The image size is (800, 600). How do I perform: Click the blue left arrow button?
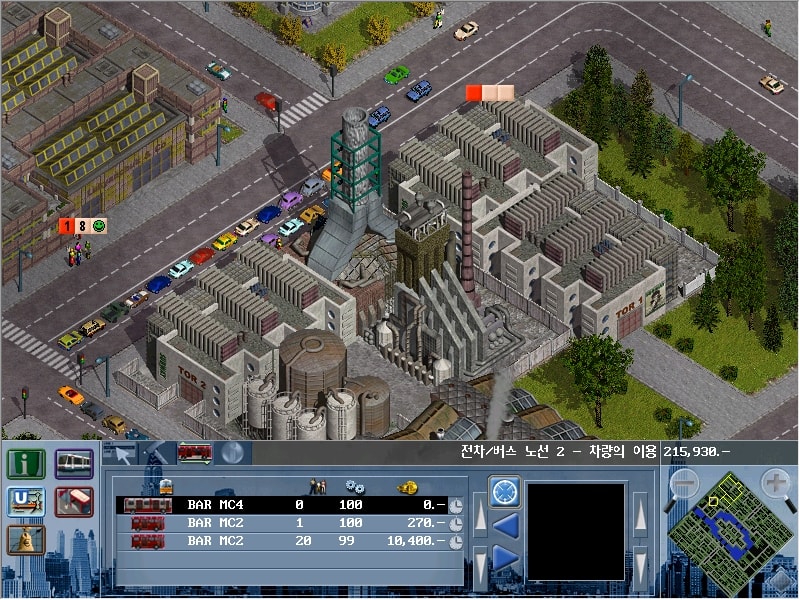click(504, 525)
